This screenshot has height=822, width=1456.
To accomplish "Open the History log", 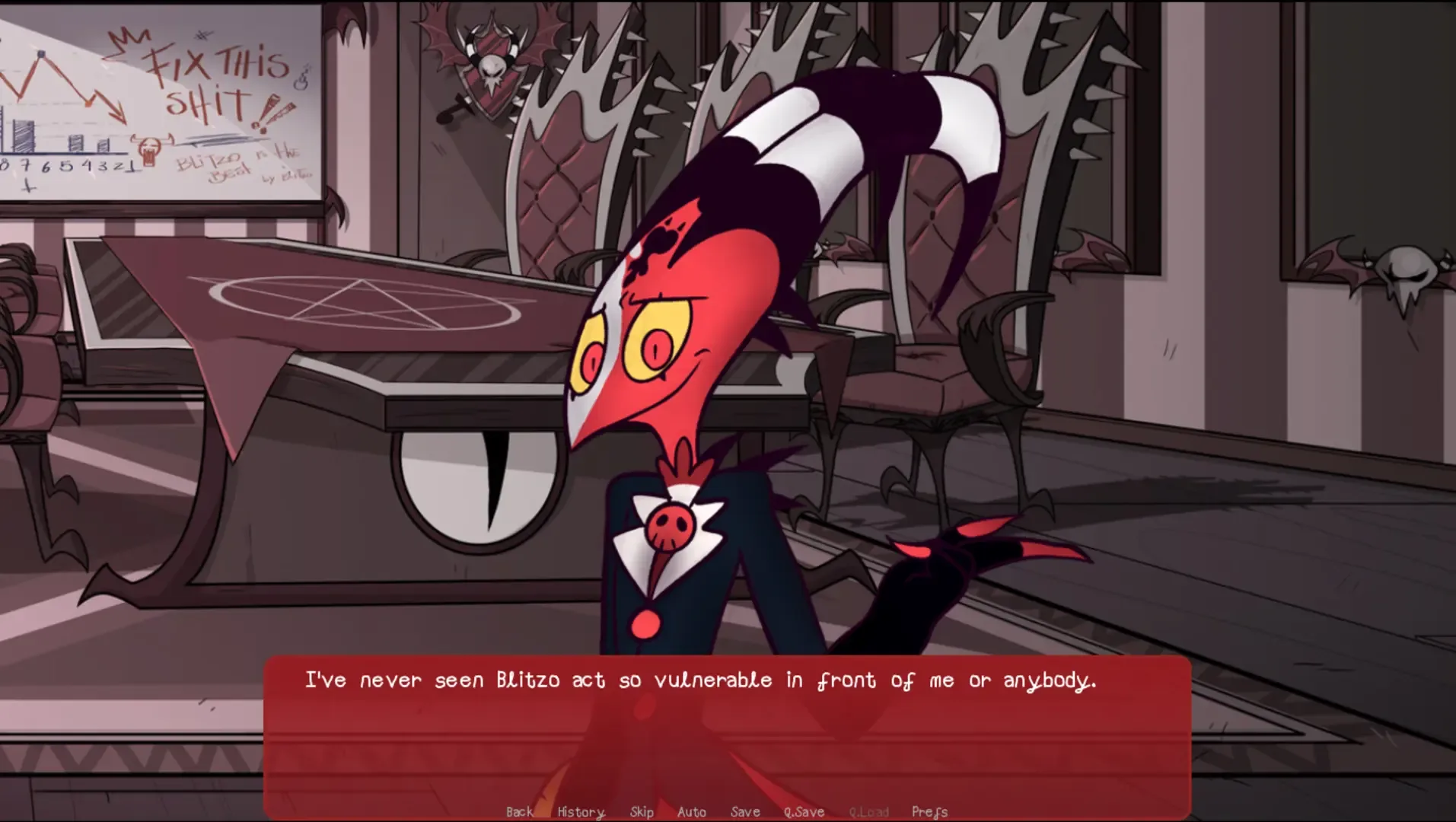I will 579,811.
